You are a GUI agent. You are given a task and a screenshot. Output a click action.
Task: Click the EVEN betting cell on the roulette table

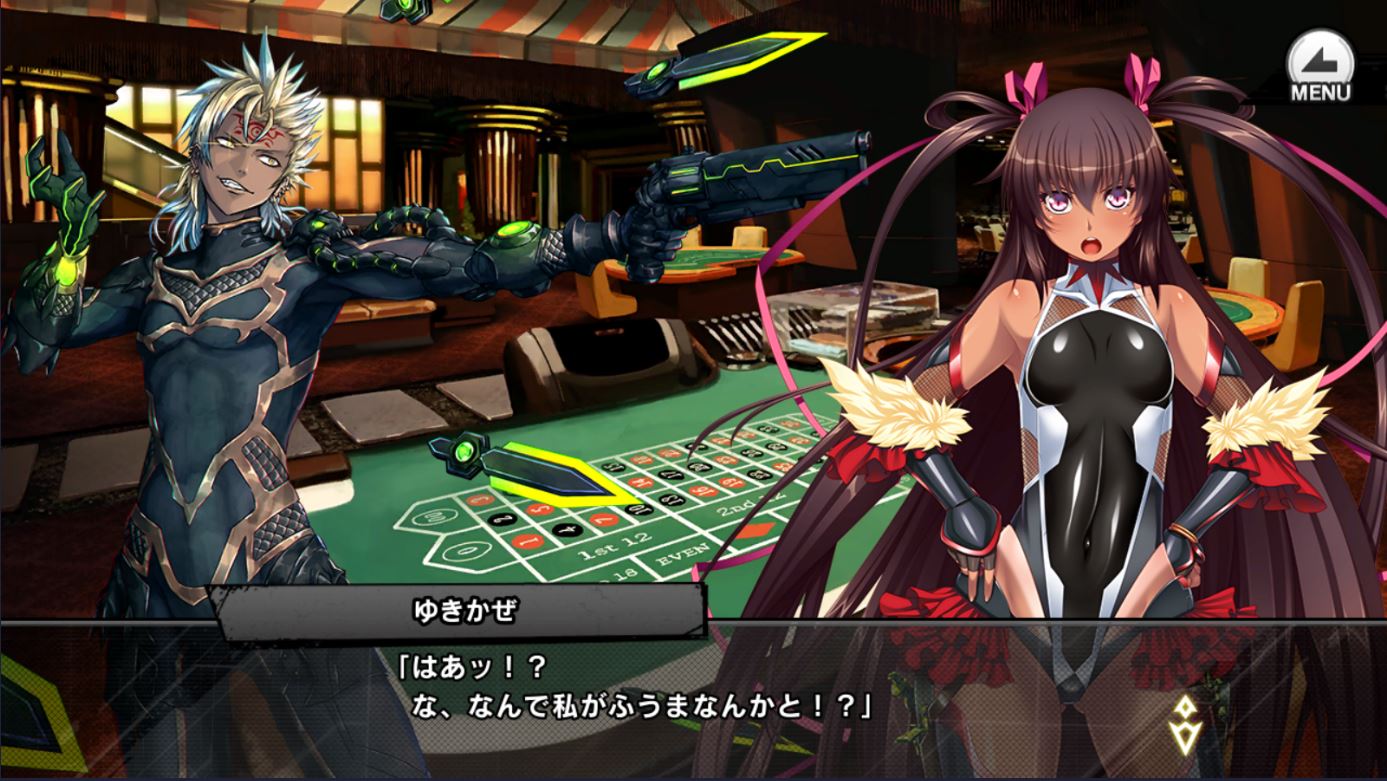683,553
